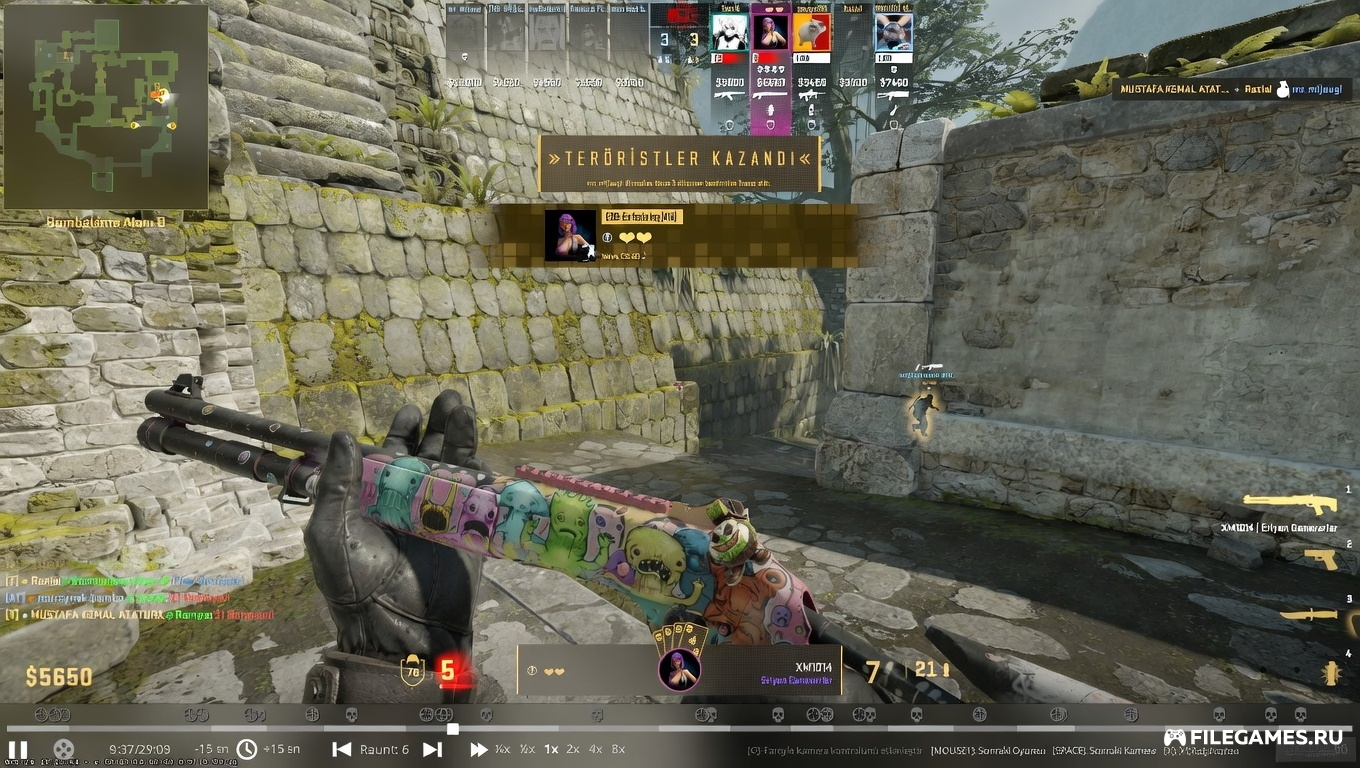This screenshot has width=1360, height=768.
Task: Select the XM1014 shotgun weapon slot
Action: 1290,504
